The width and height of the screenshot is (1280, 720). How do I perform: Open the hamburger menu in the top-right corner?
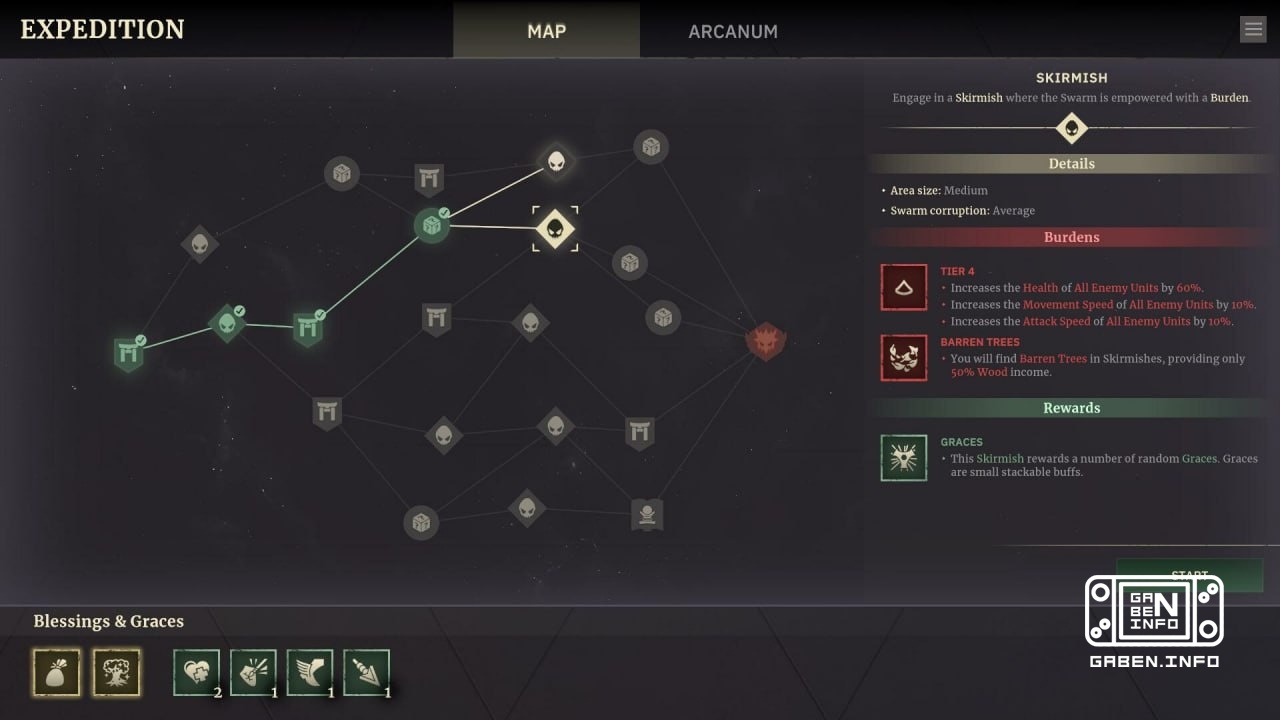[x=1253, y=28]
